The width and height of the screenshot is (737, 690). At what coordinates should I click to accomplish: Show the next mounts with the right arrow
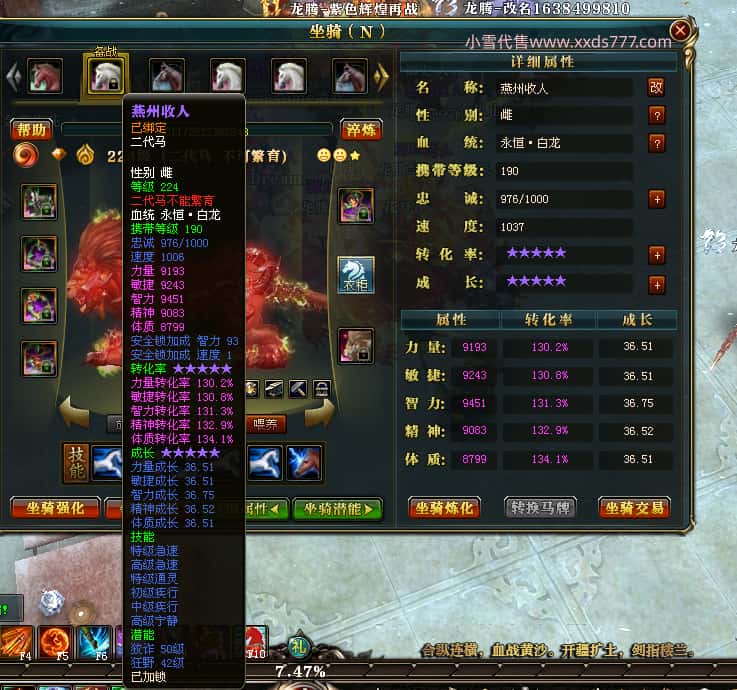[381, 76]
